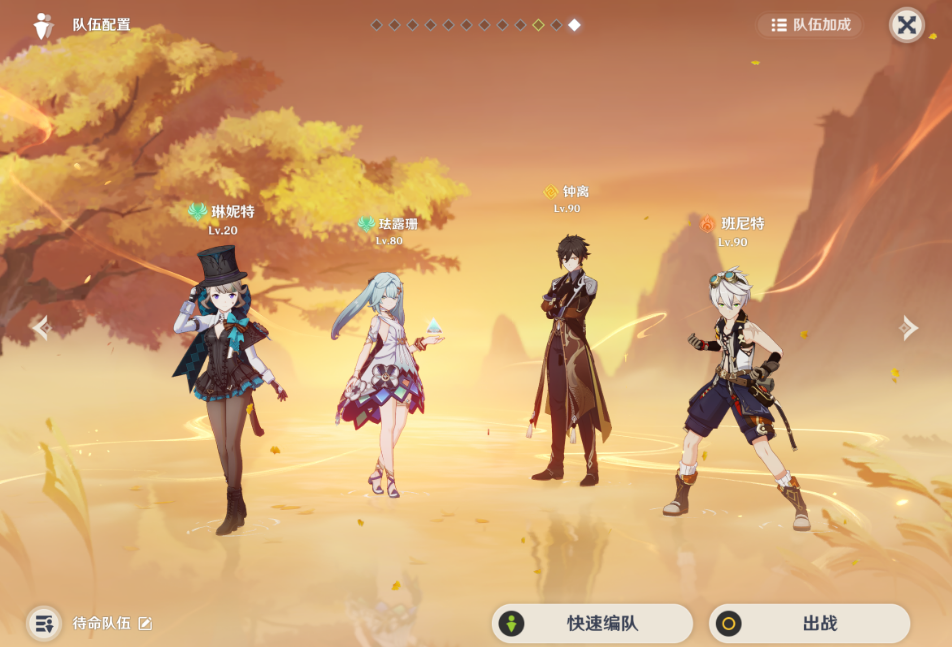Open the 队伍加成 team bonus panel

[x=810, y=25]
